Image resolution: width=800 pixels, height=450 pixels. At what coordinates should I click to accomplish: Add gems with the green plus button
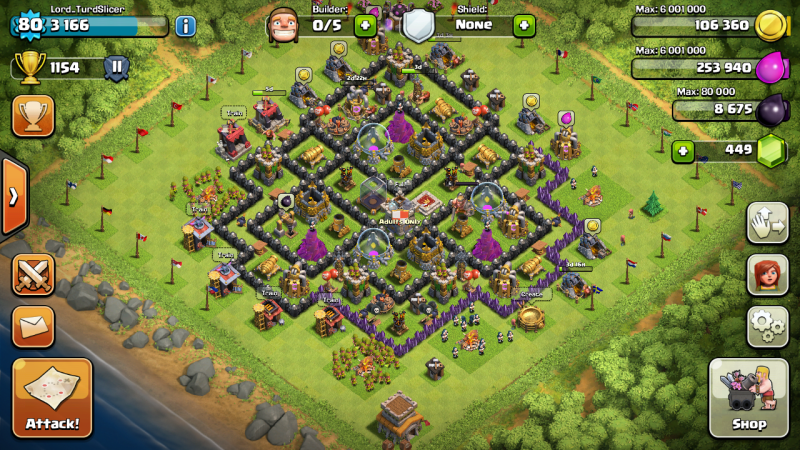pyautogui.click(x=684, y=151)
